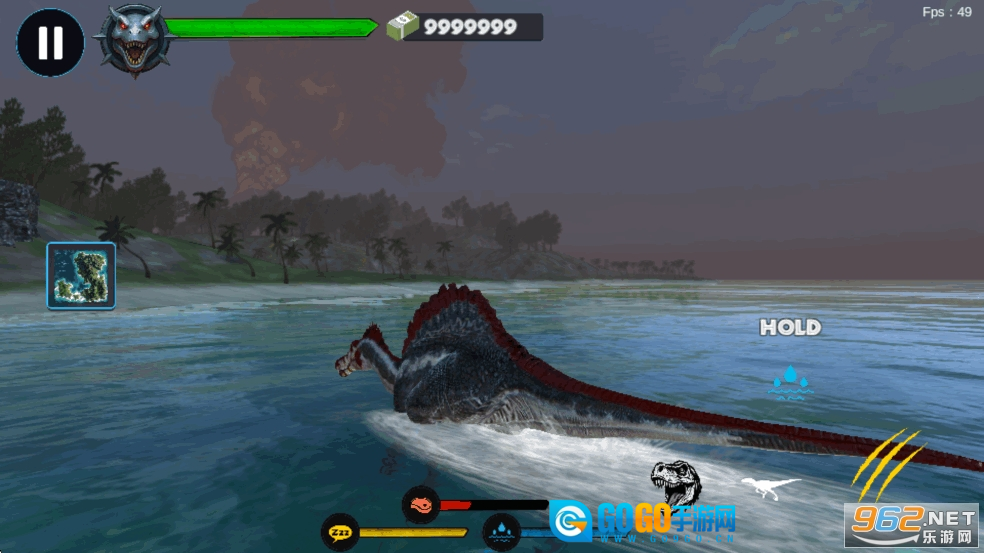Click the dinosaur portrait emblem
This screenshot has width=984, height=553.
point(131,41)
